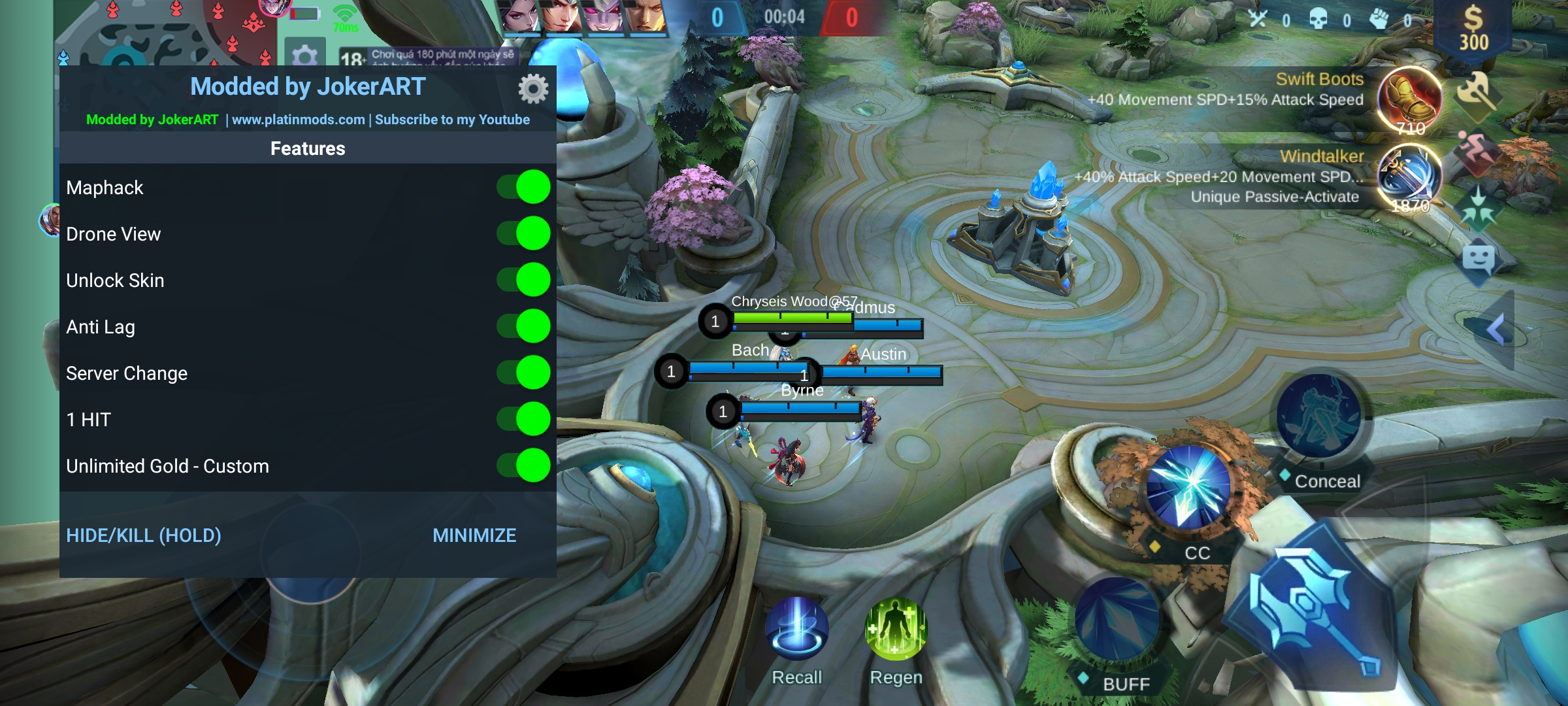This screenshot has height=706, width=1568.
Task: Purchase the recommended Windtalker item
Action: (x=1410, y=176)
